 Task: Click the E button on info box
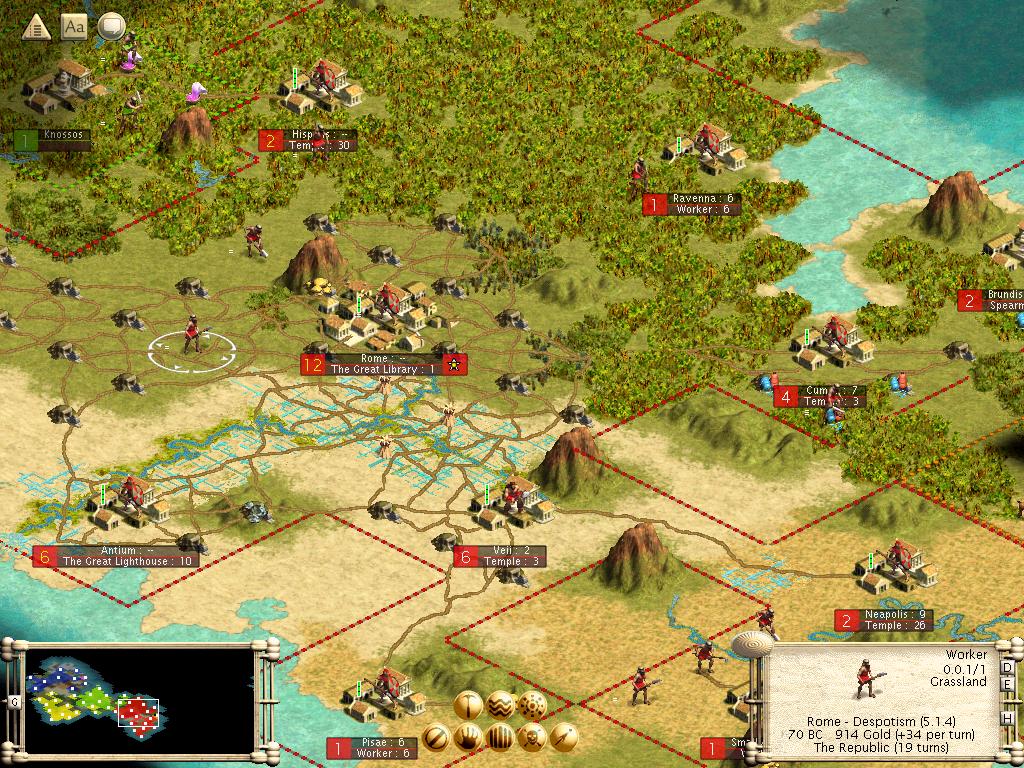coord(1007,693)
